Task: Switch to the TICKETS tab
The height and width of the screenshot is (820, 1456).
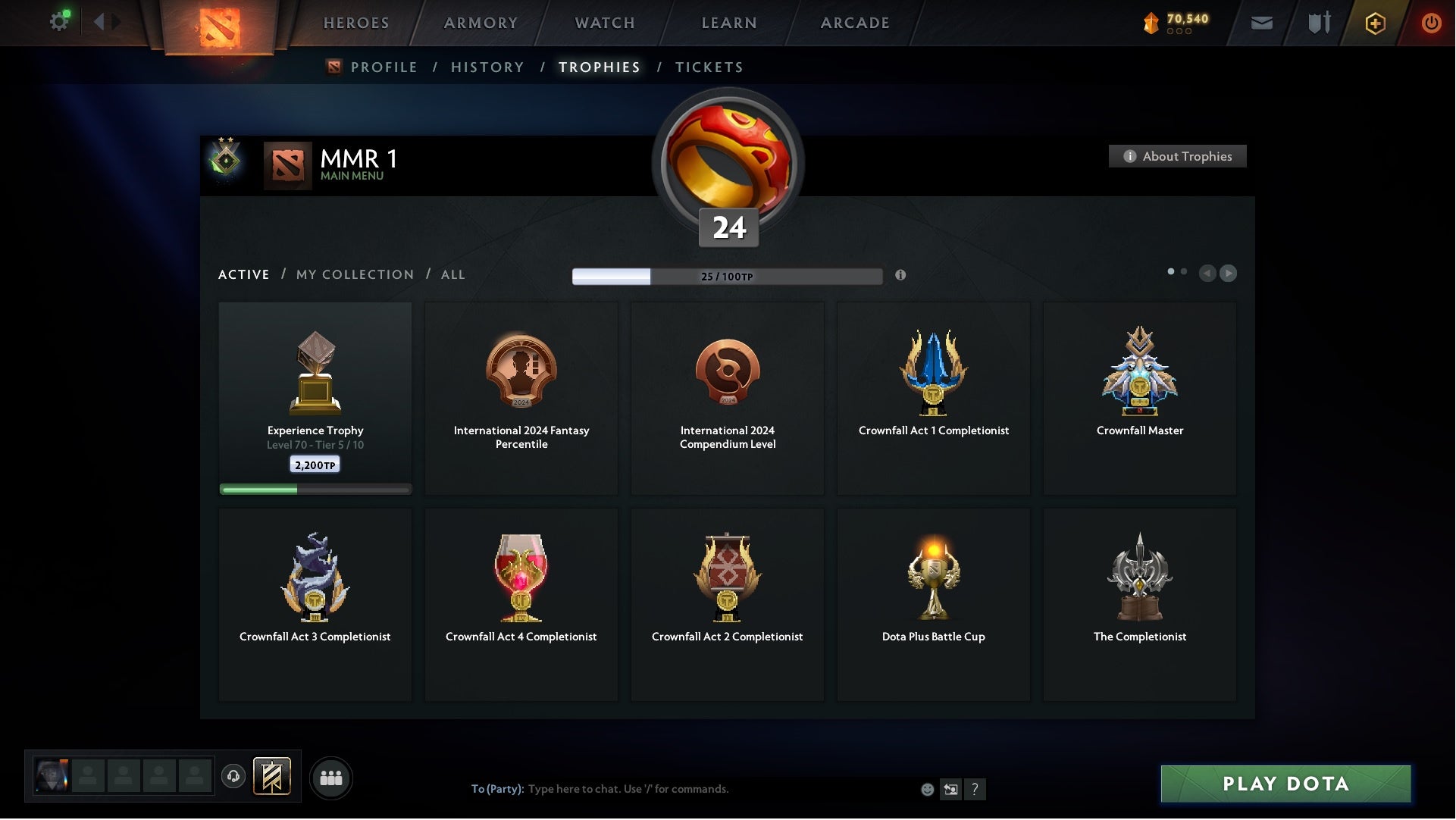Action: 708,67
